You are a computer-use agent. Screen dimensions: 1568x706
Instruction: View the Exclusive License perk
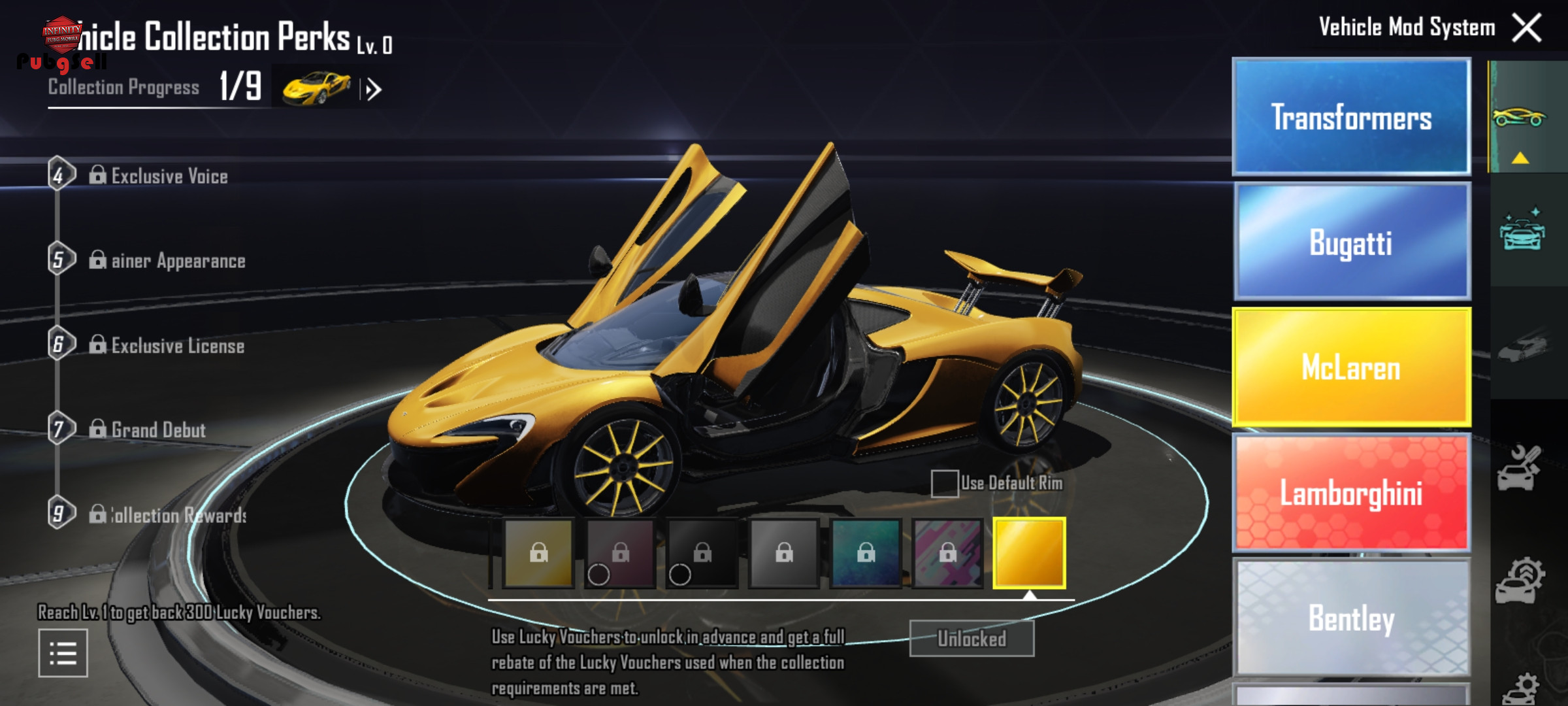coord(177,345)
